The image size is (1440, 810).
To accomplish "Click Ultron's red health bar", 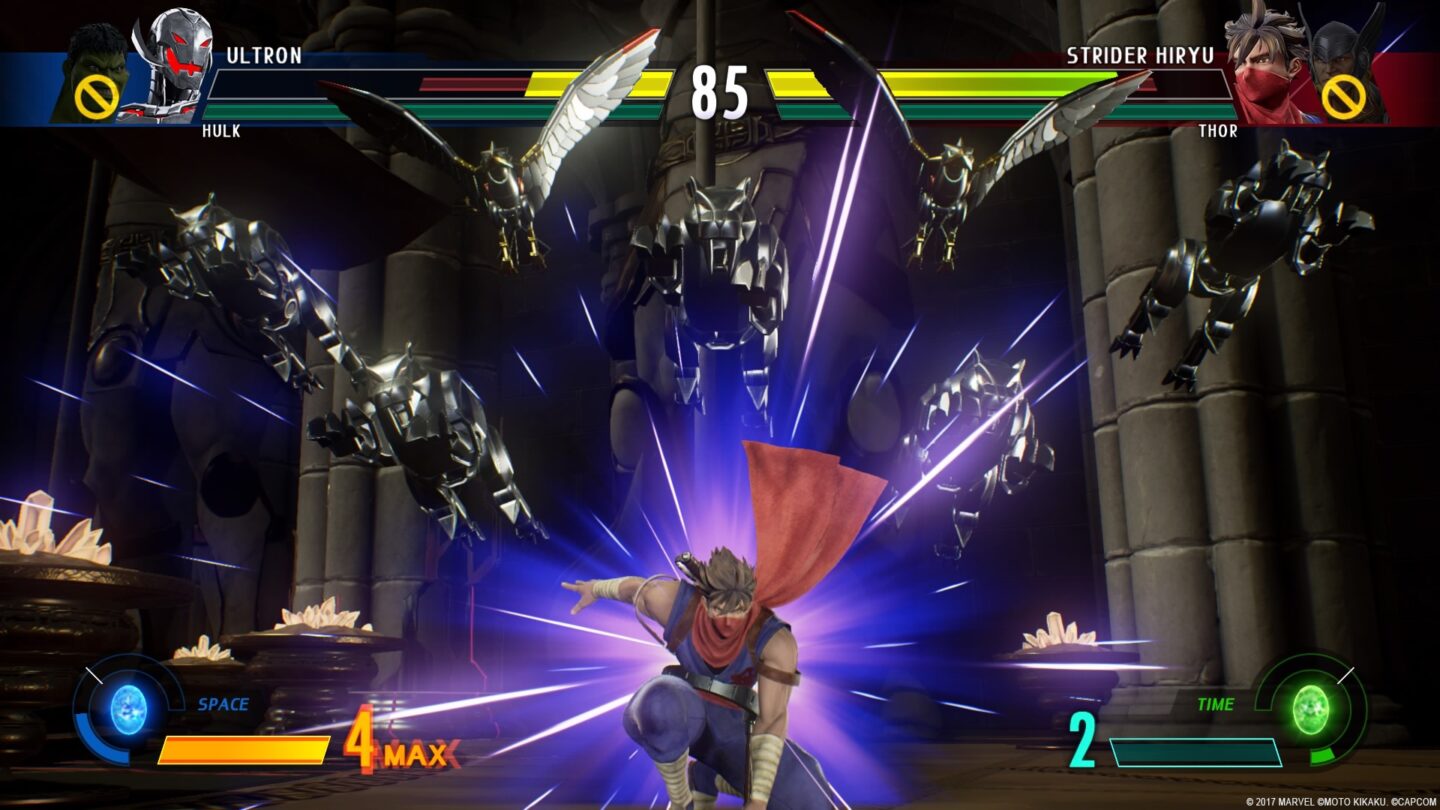I will click(470, 84).
